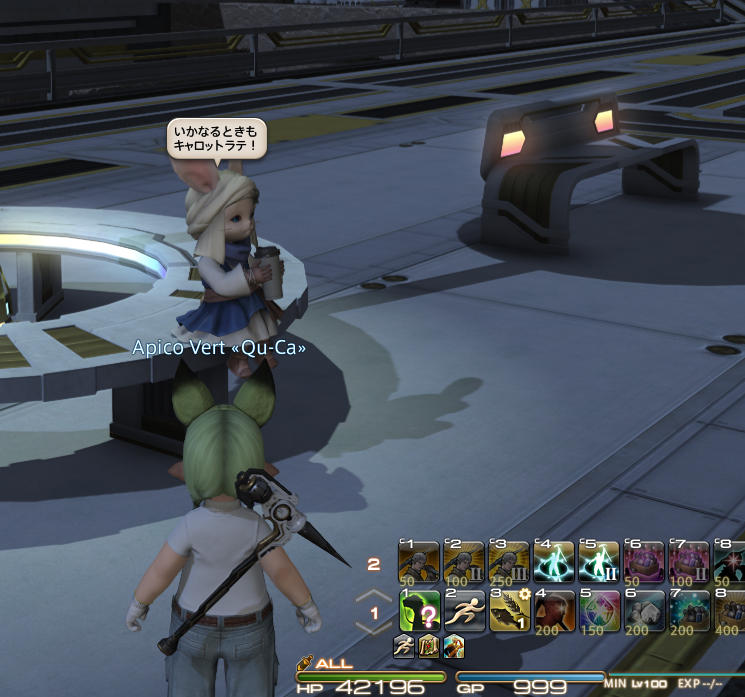Switch hotbar up with the upper arrow
Viewport: 745px width, 697px height.
coord(374,597)
